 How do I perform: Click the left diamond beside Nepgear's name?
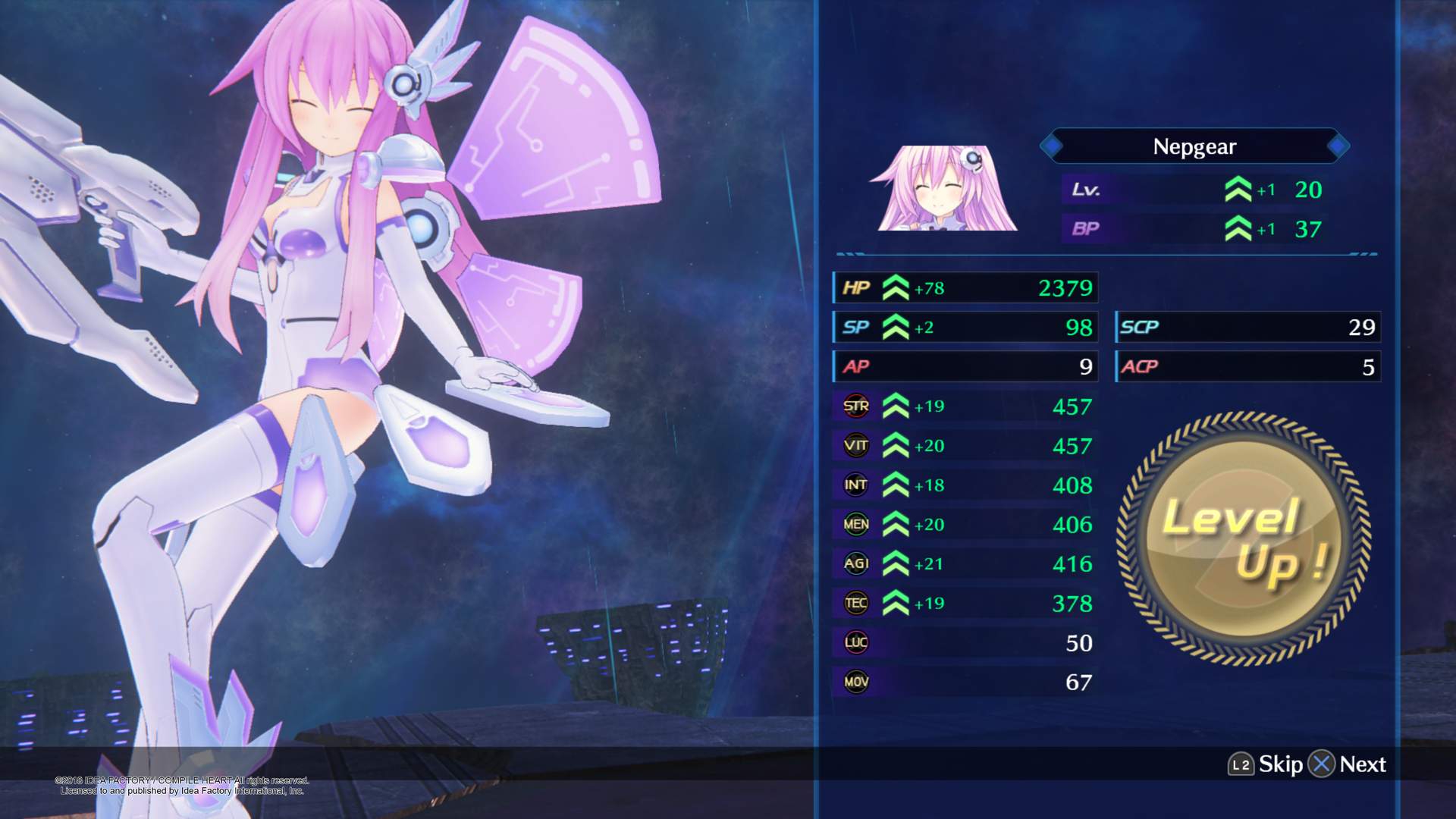[1054, 146]
